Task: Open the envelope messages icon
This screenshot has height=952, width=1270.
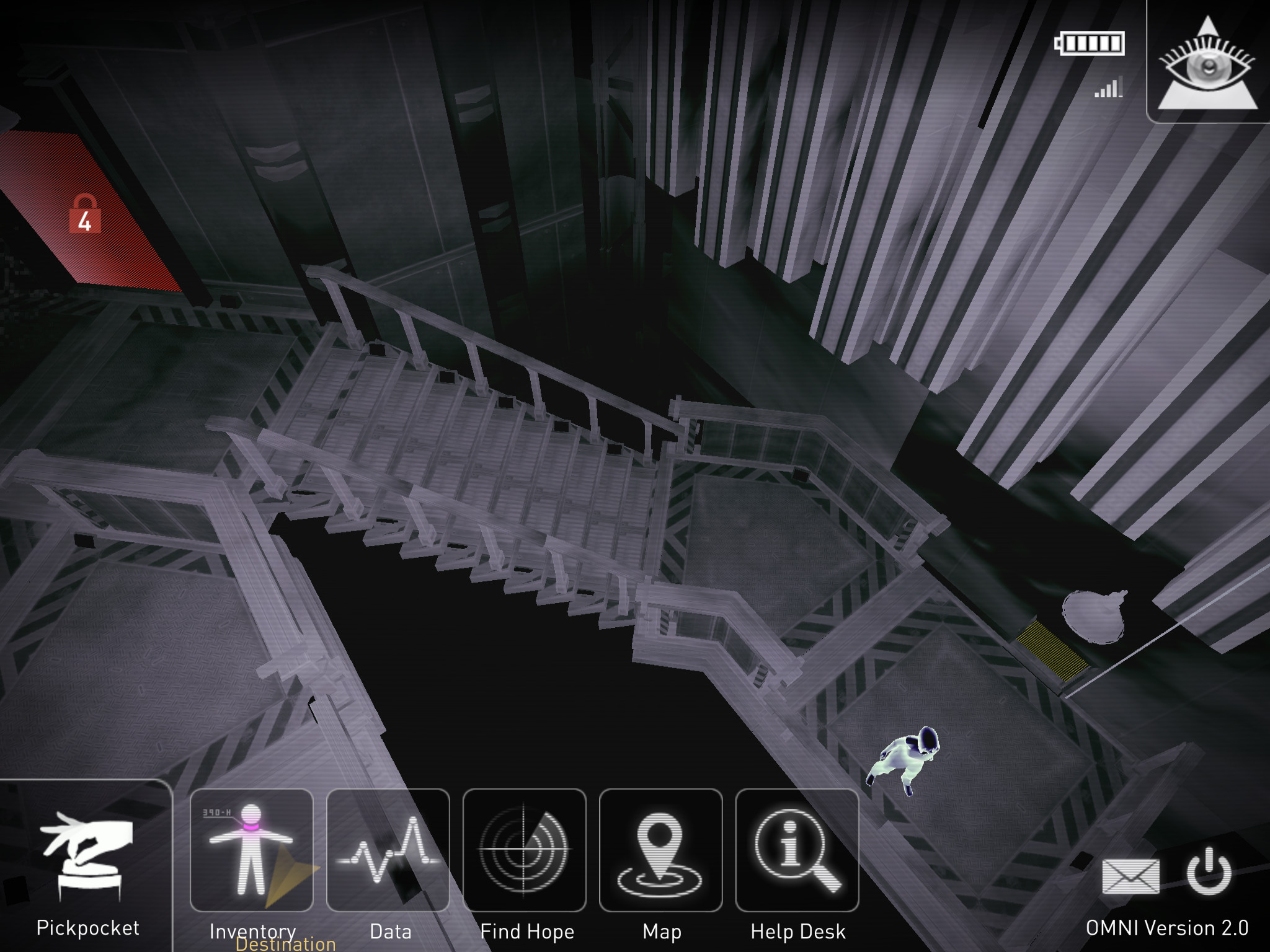Action: coord(1130,876)
